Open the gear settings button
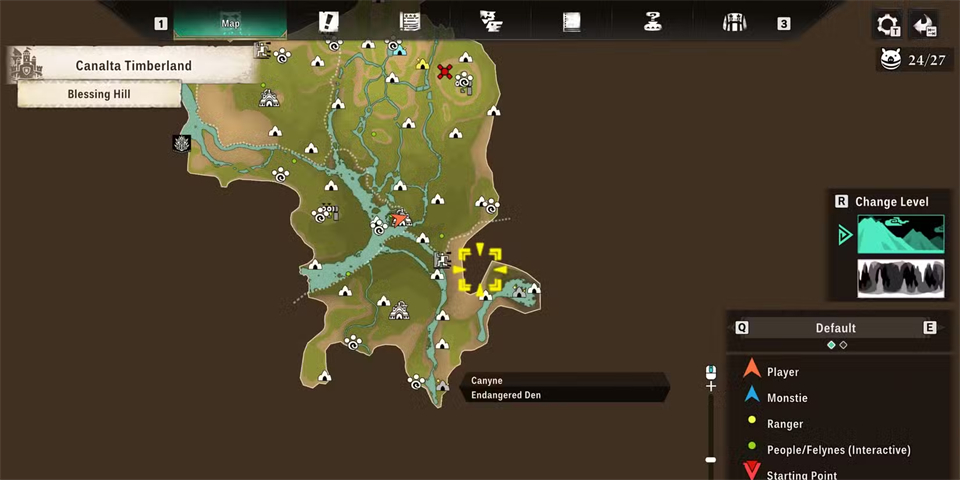This screenshot has height=480, width=960. point(887,24)
